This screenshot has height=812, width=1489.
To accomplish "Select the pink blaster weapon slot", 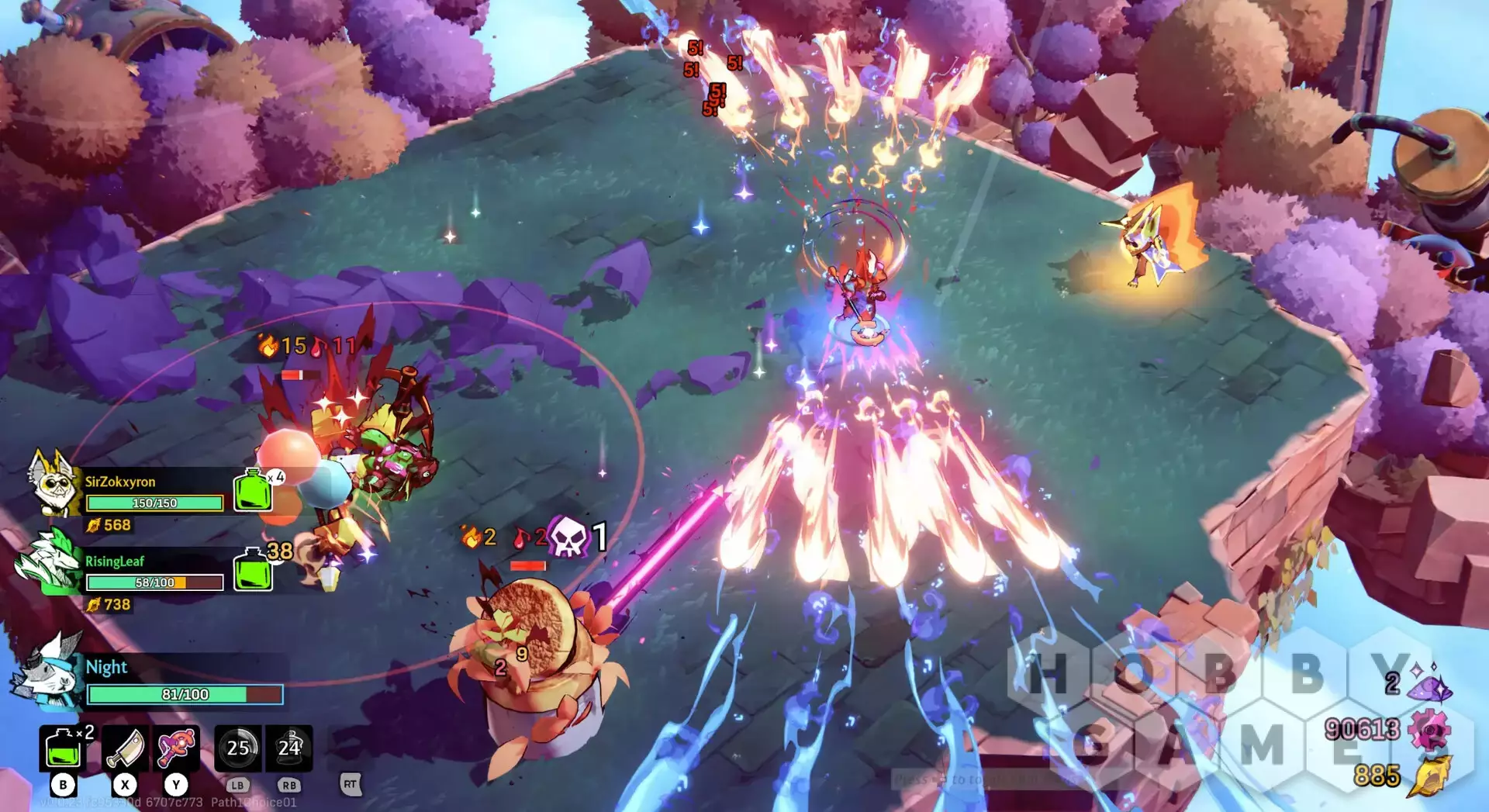I will tap(177, 749).
